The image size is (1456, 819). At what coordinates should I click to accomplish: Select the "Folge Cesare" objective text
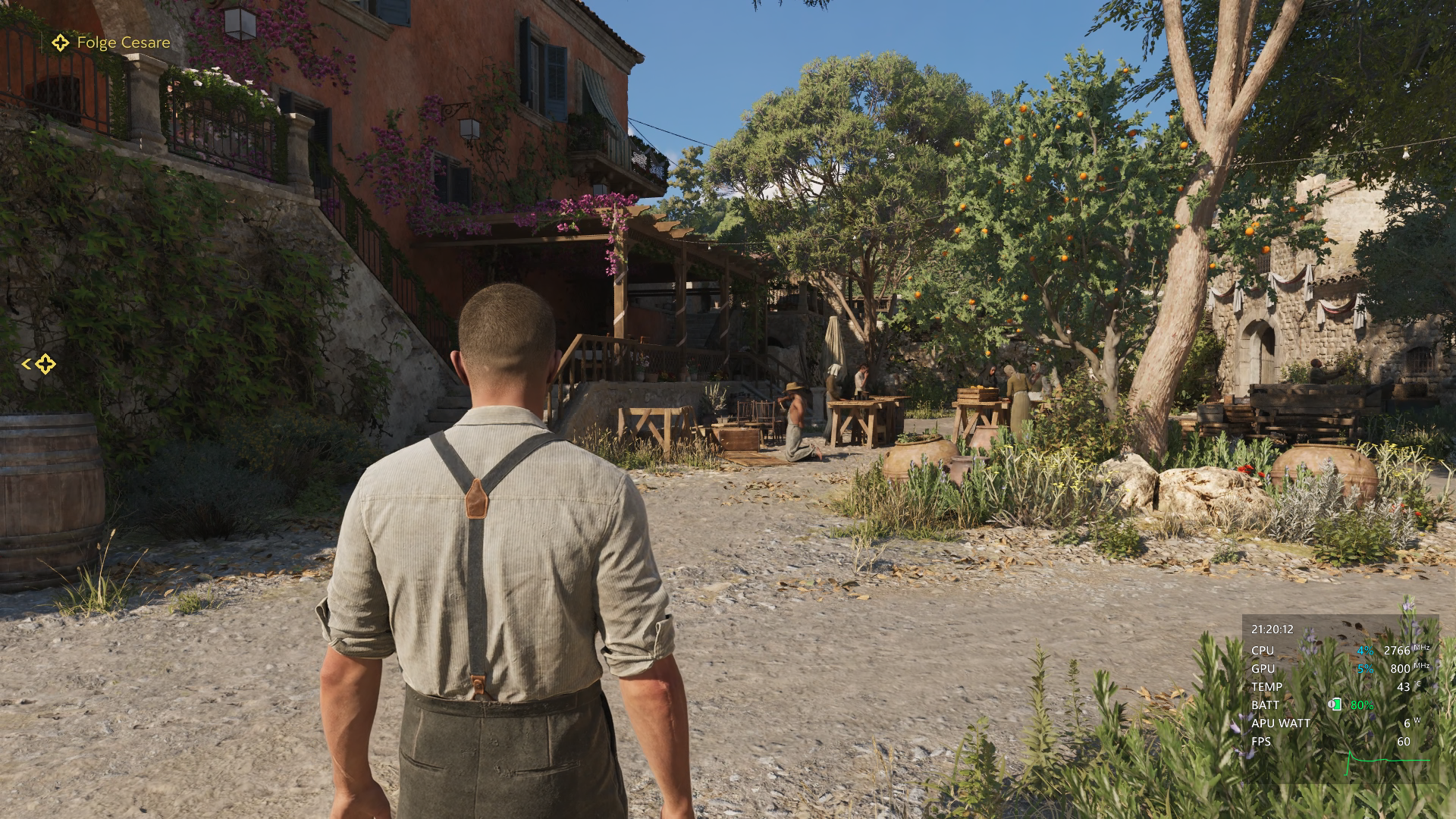tap(123, 43)
